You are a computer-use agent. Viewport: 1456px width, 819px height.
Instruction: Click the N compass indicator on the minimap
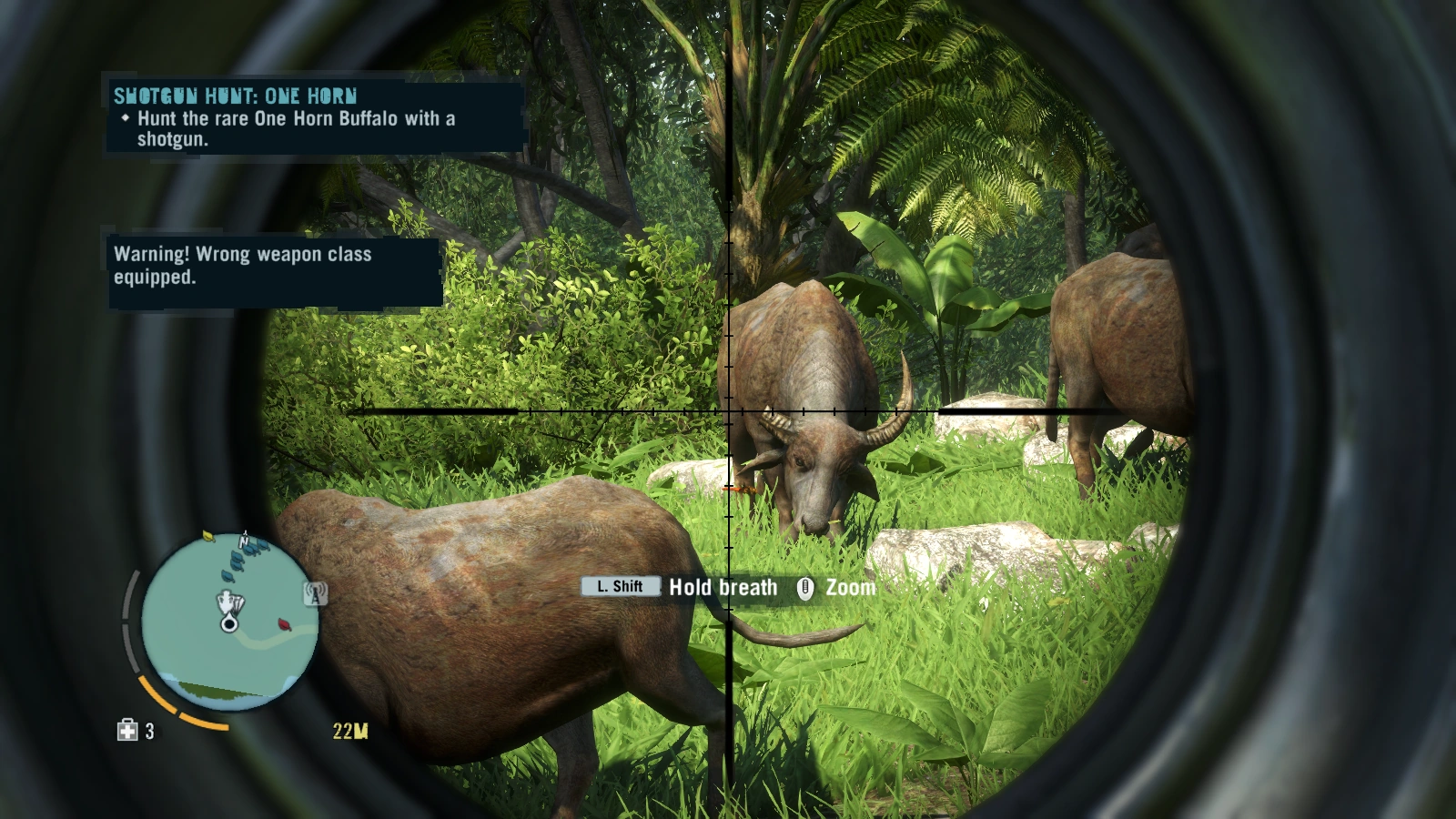(x=244, y=541)
